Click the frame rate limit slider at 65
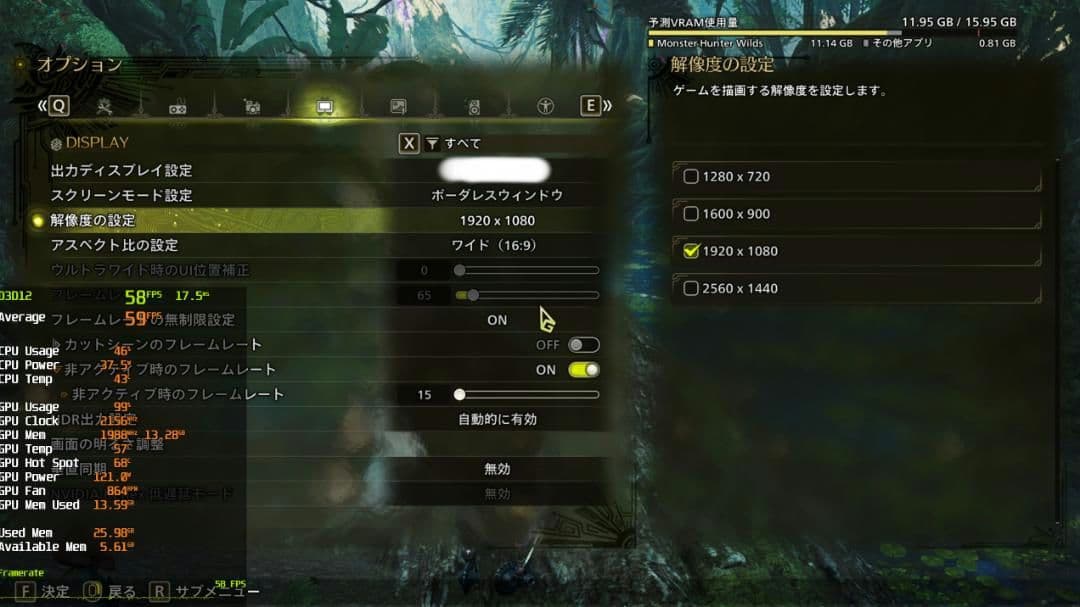 [x=472, y=295]
